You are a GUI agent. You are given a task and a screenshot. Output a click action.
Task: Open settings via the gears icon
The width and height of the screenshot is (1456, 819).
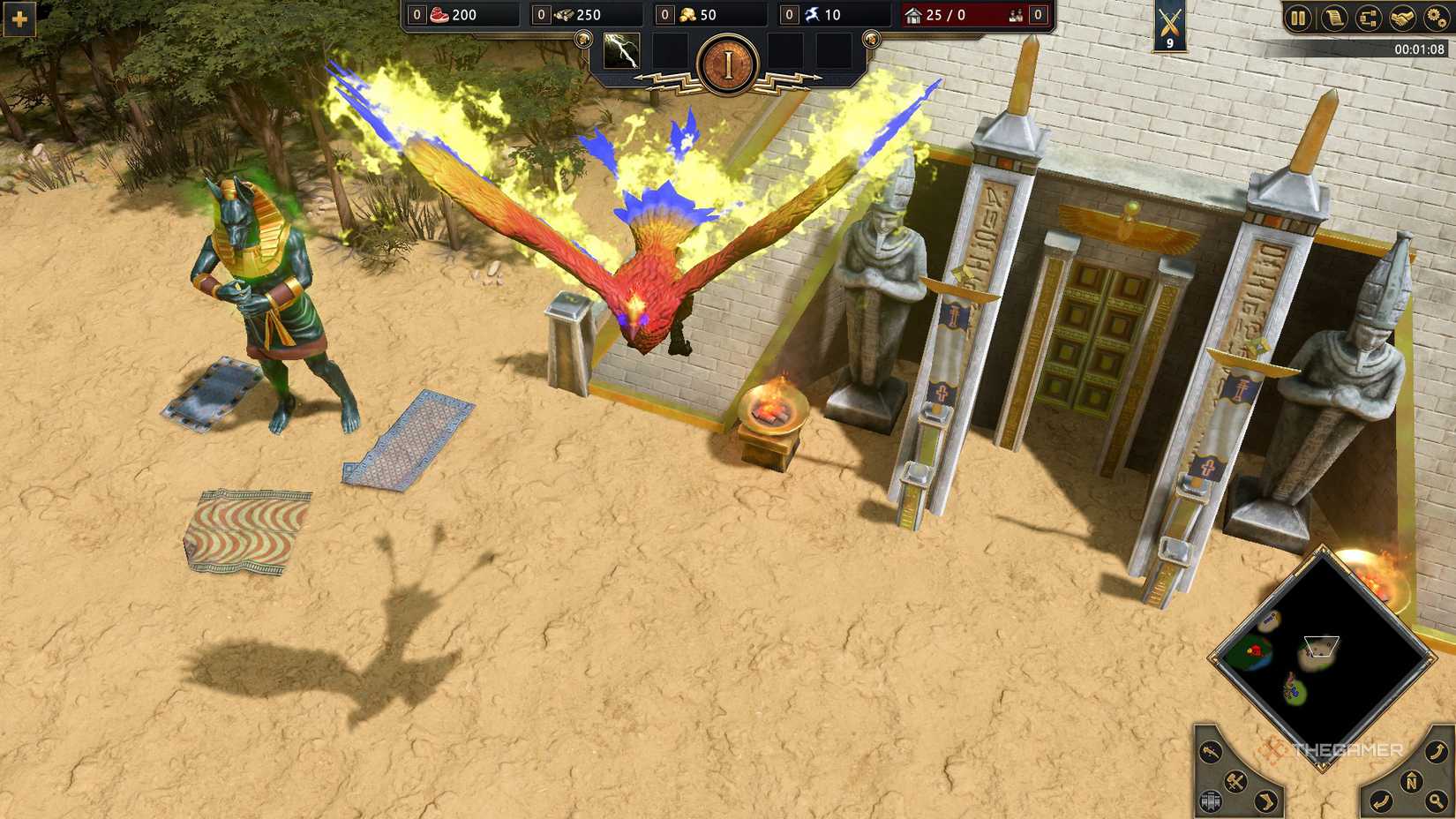tap(1435, 17)
